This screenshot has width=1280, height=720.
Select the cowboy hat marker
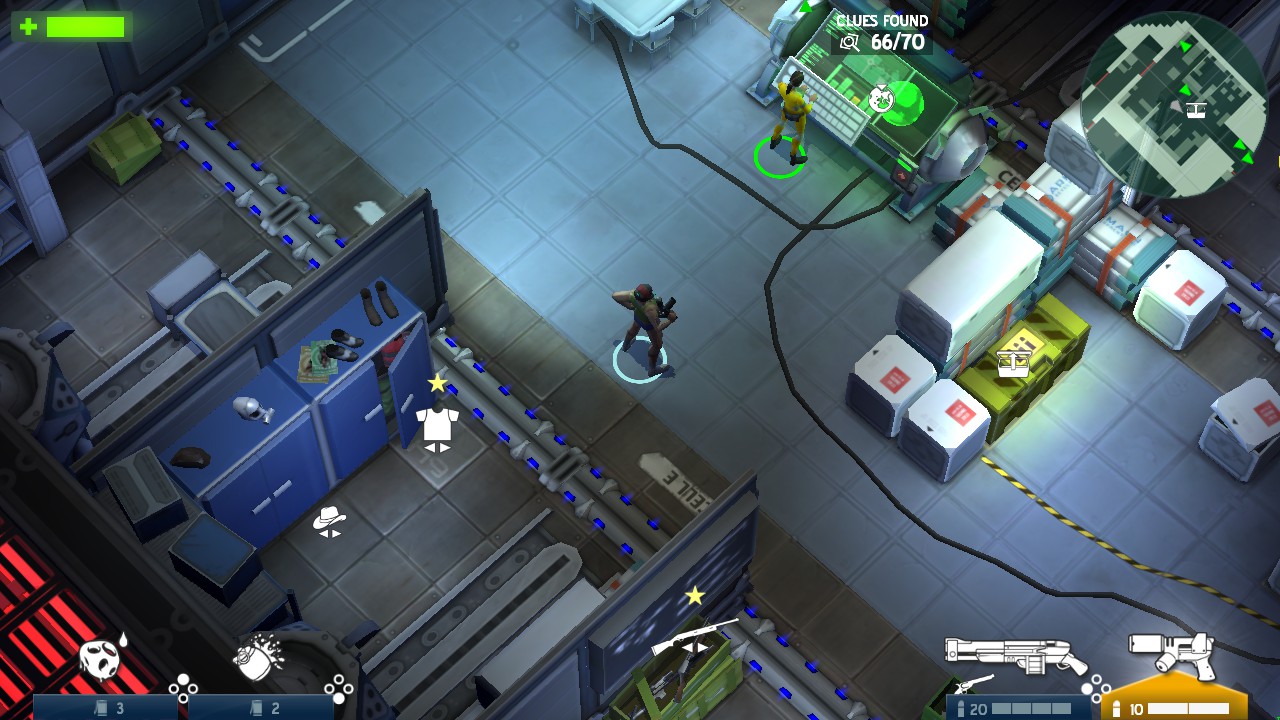point(329,519)
